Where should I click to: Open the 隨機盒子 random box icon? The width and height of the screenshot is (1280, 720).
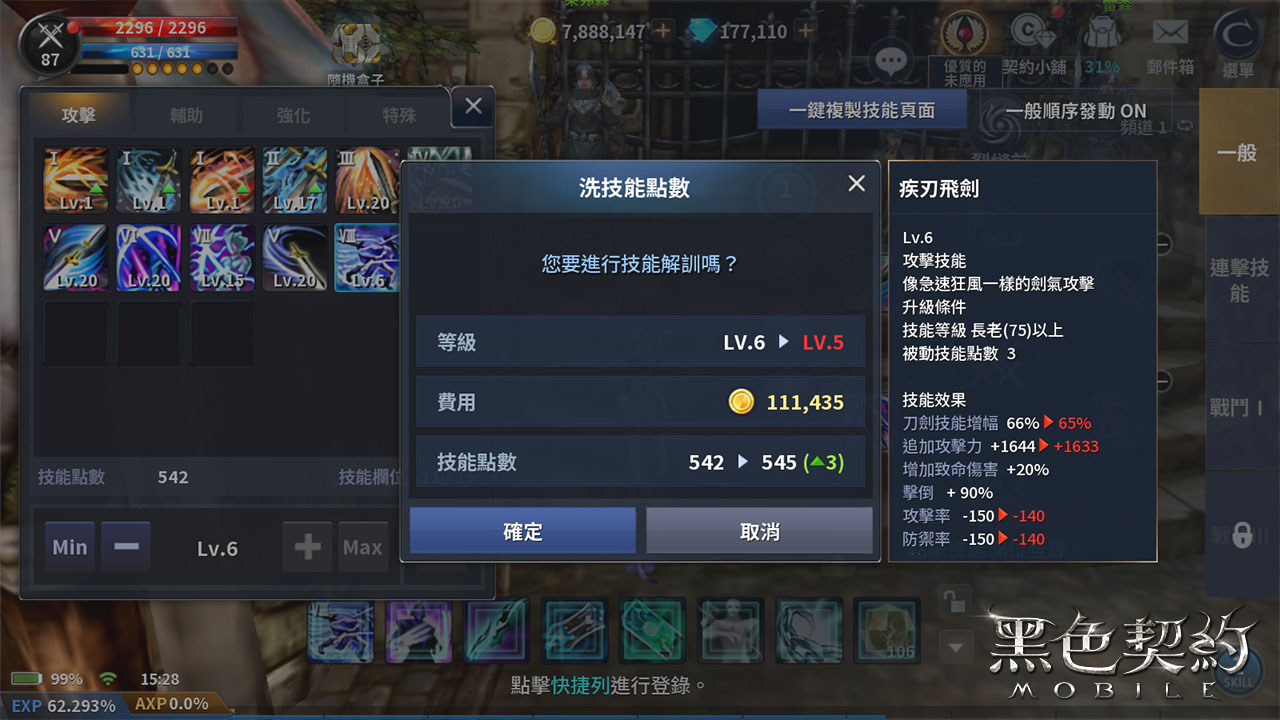(355, 45)
